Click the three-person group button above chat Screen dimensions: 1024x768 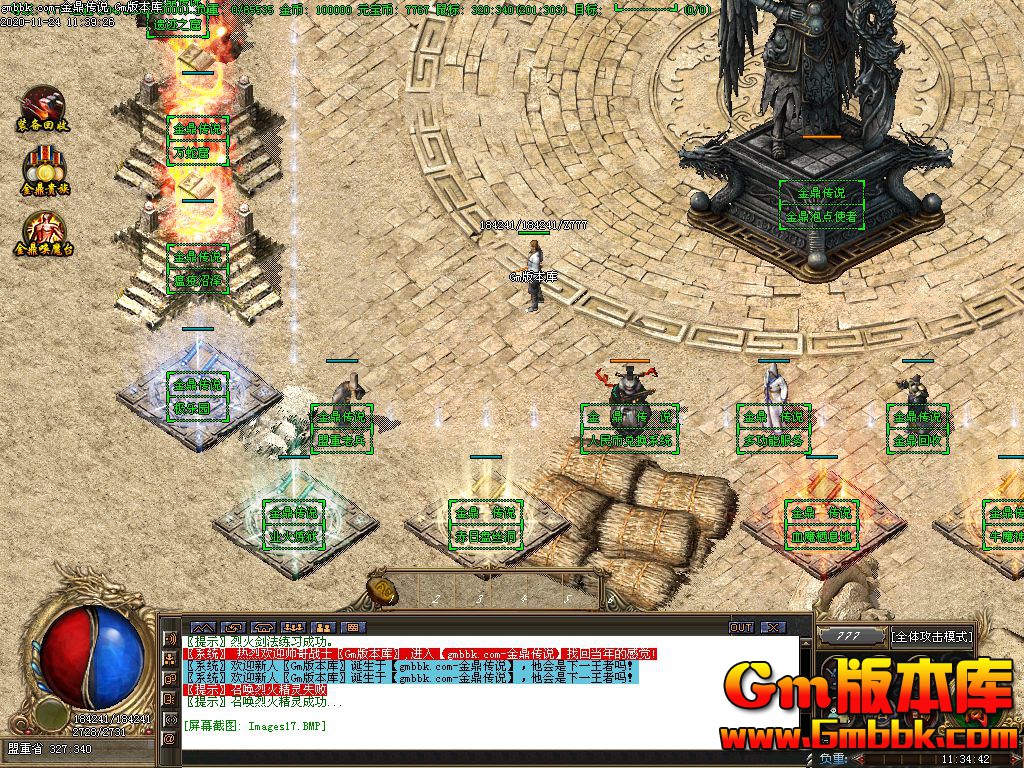294,627
